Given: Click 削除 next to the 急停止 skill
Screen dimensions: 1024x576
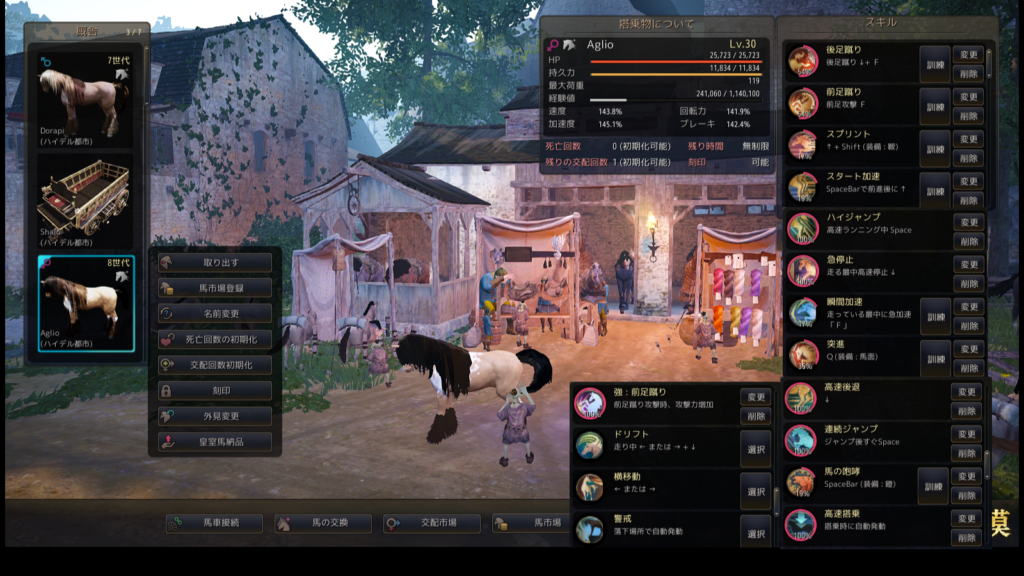Looking at the screenshot, I should click(968, 283).
